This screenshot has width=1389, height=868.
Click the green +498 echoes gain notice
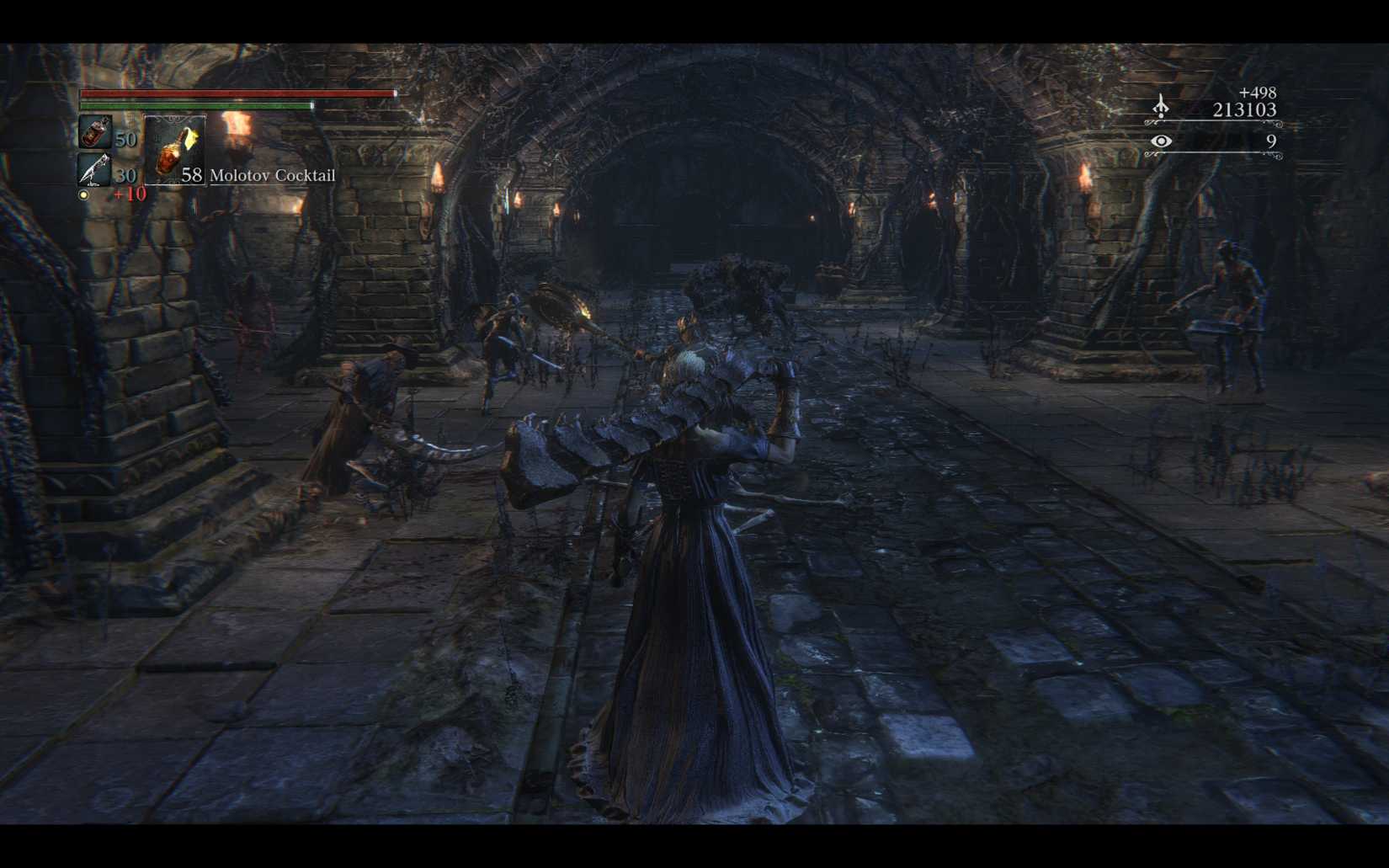1256,93
